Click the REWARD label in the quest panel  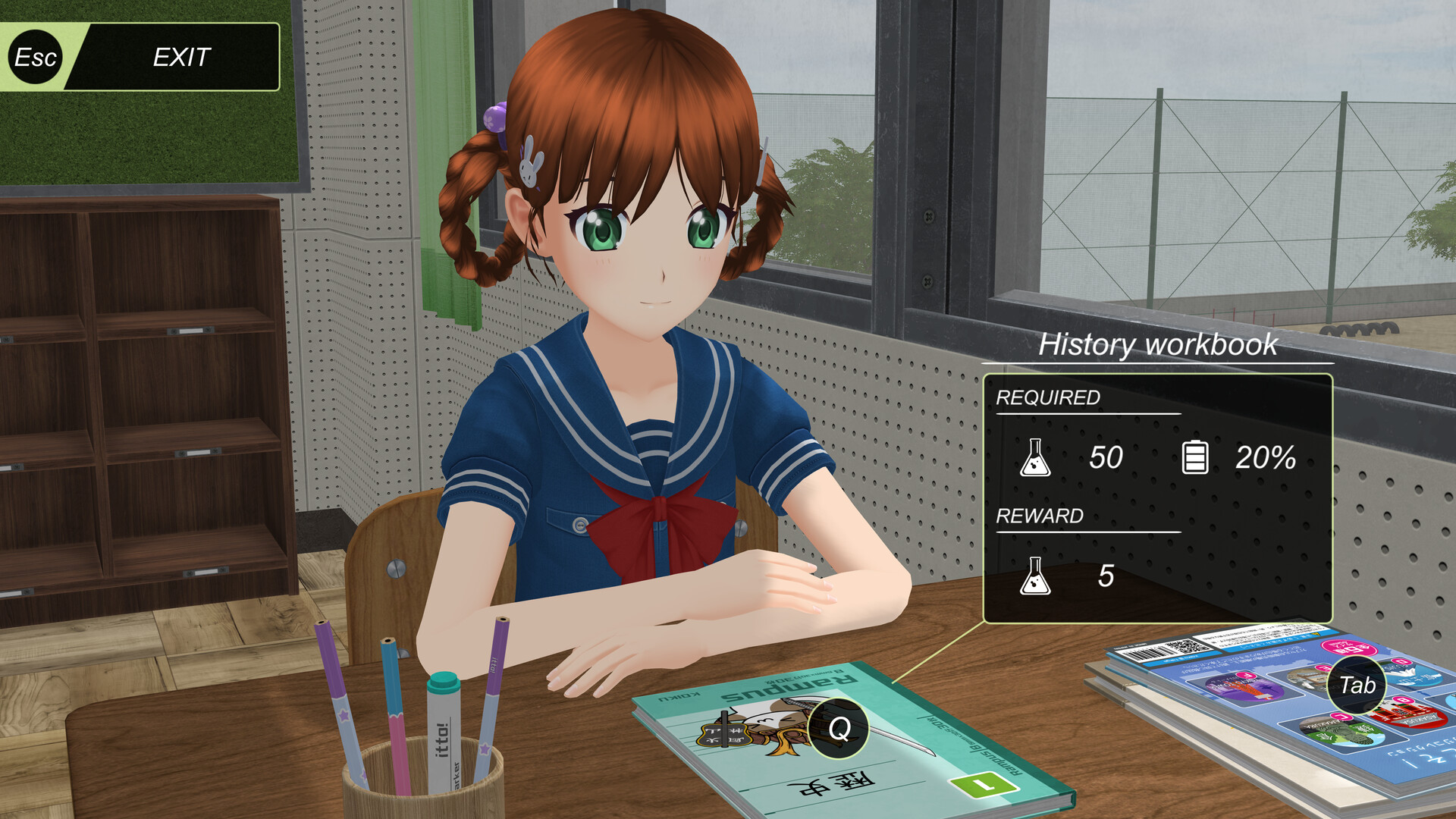point(1039,517)
